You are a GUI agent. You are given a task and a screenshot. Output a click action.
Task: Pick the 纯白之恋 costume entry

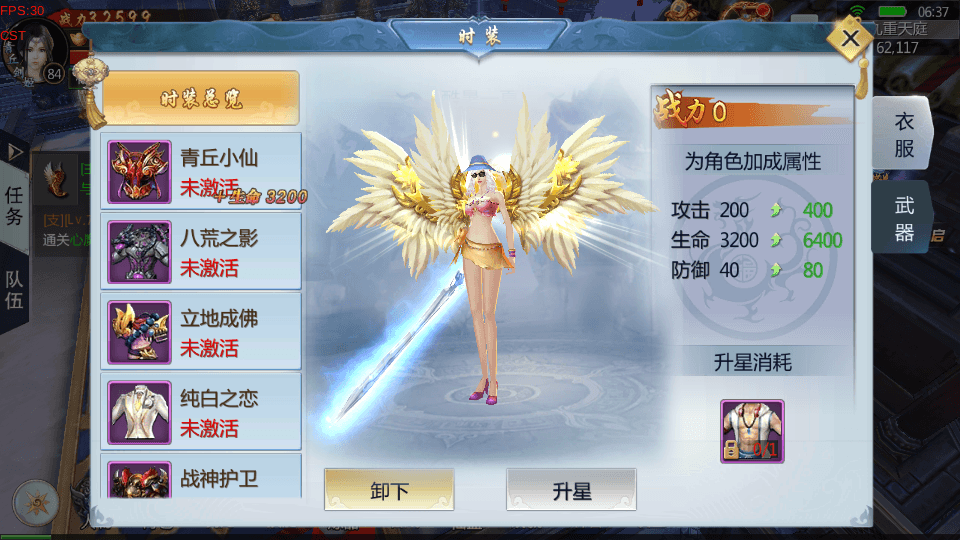click(201, 411)
